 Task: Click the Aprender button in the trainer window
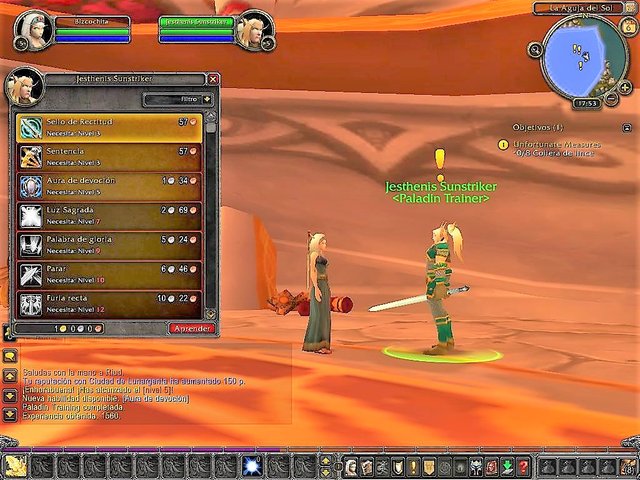192,328
